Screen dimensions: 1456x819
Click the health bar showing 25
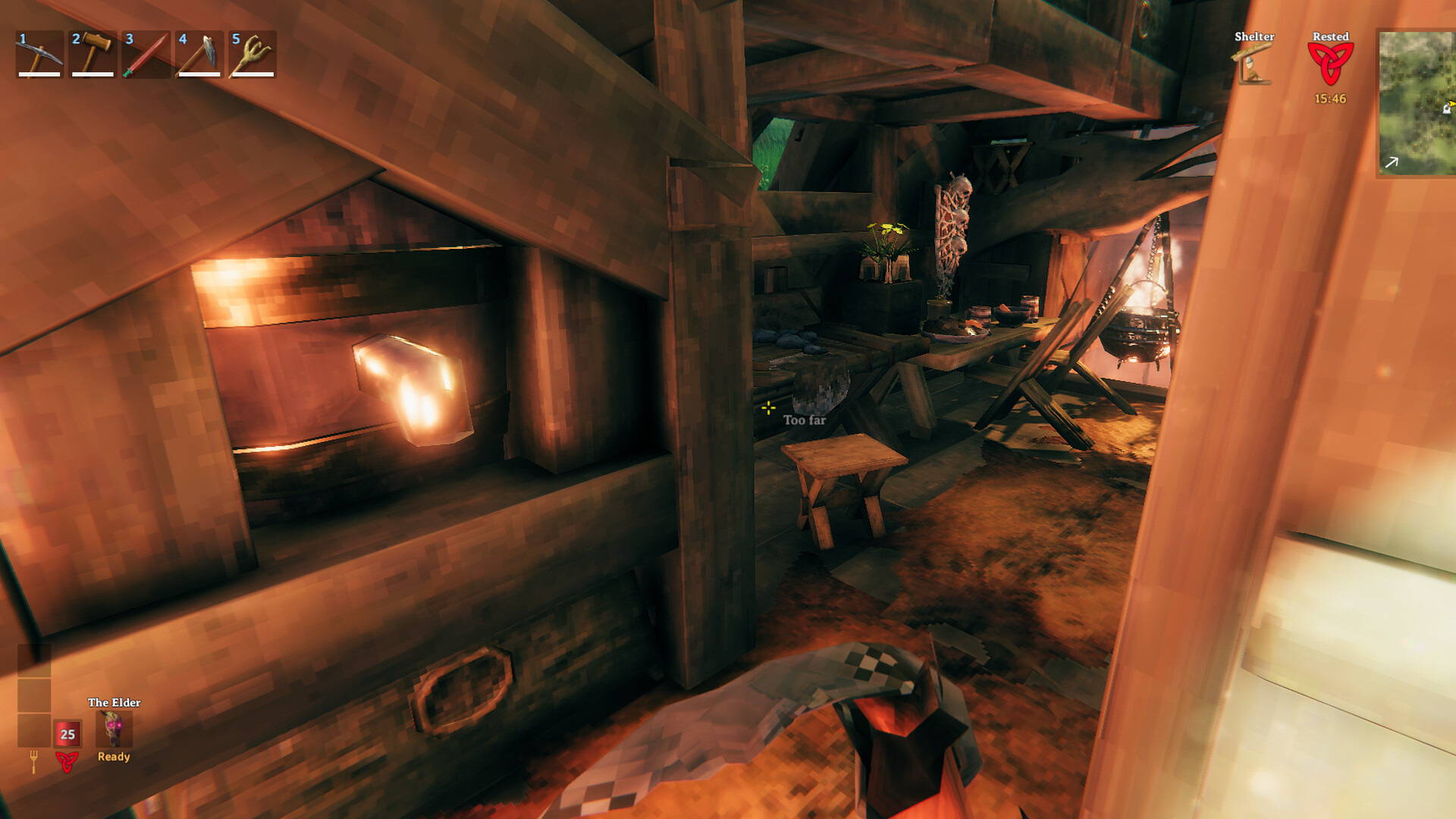click(65, 734)
